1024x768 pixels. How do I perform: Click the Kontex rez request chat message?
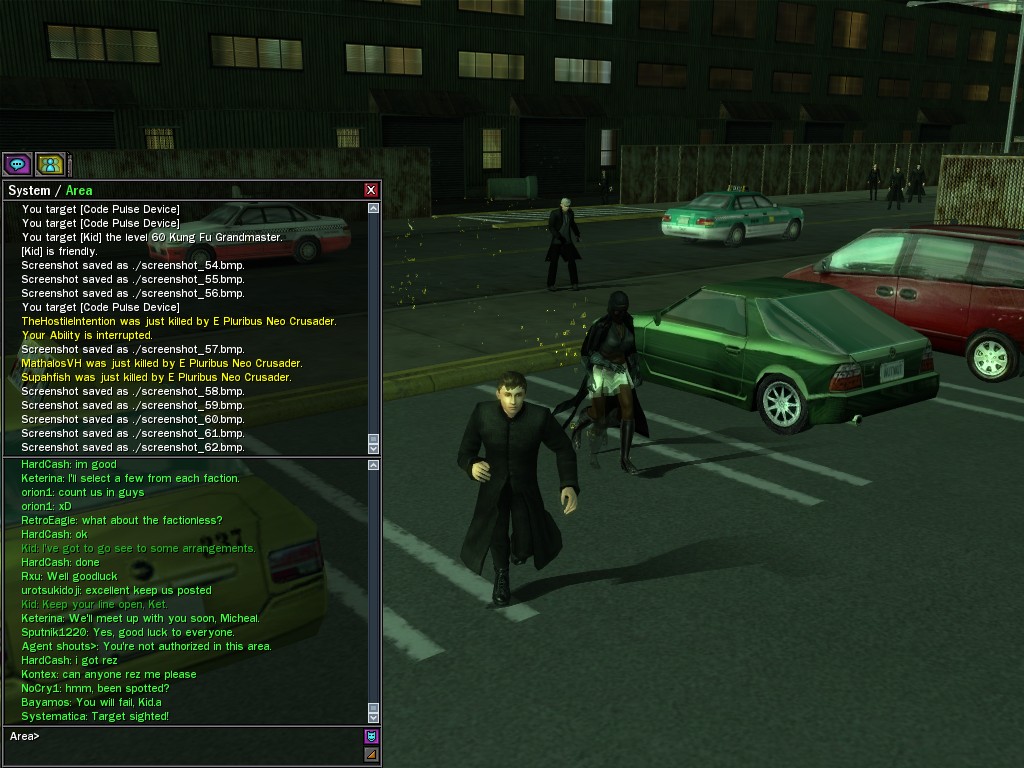pos(109,674)
